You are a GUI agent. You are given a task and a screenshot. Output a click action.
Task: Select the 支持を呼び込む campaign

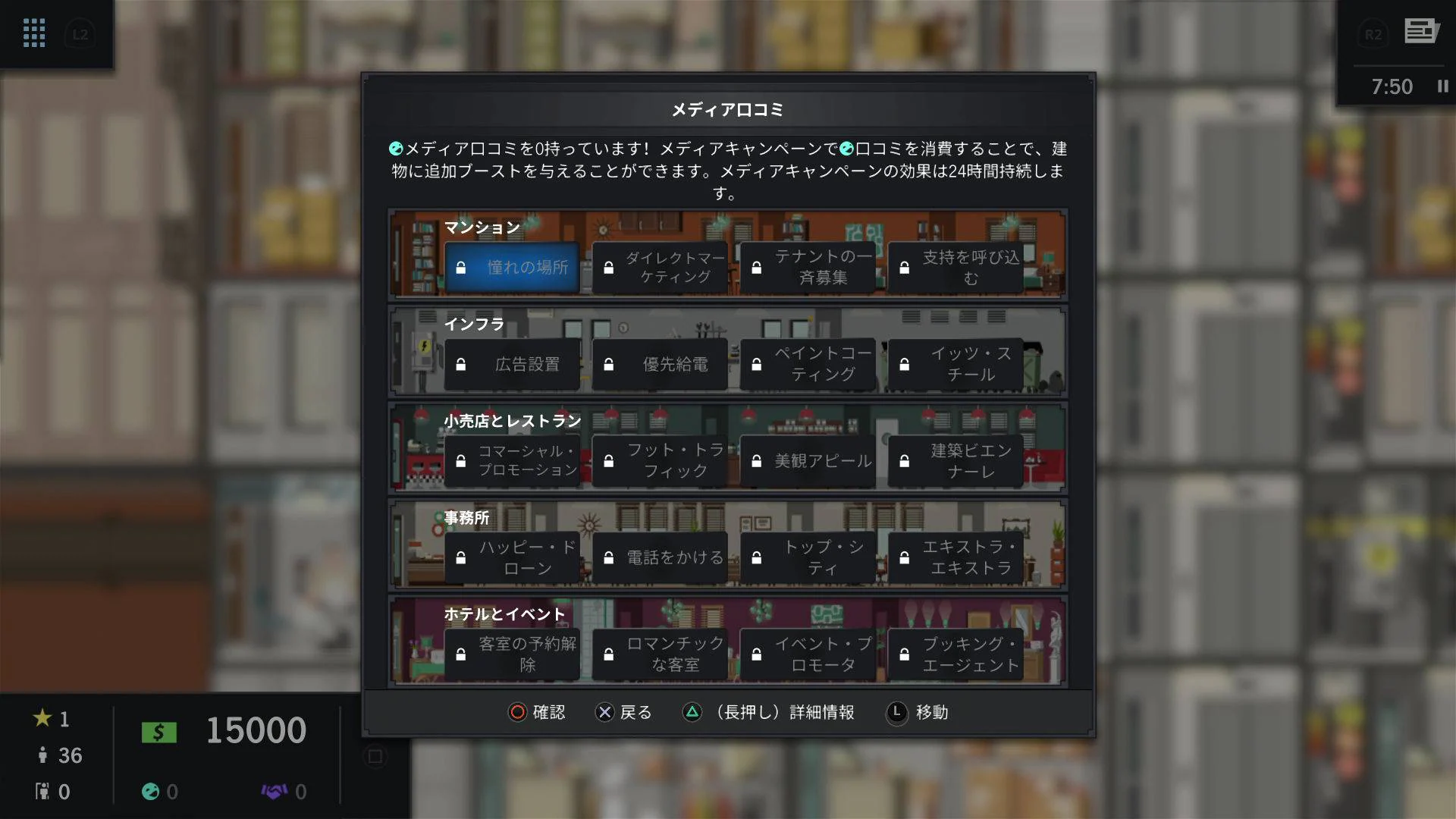click(x=955, y=267)
